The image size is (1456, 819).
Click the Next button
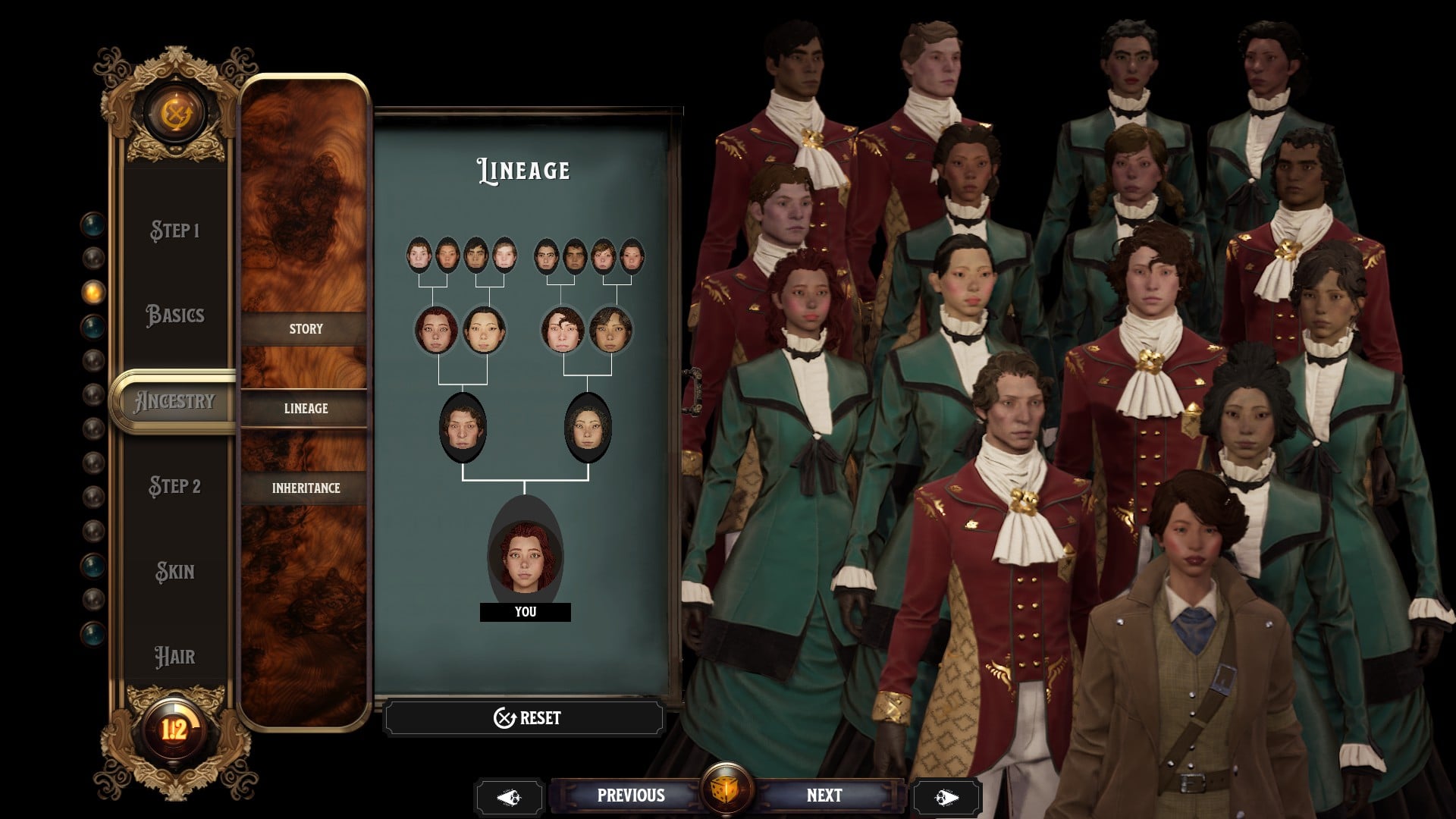(824, 795)
